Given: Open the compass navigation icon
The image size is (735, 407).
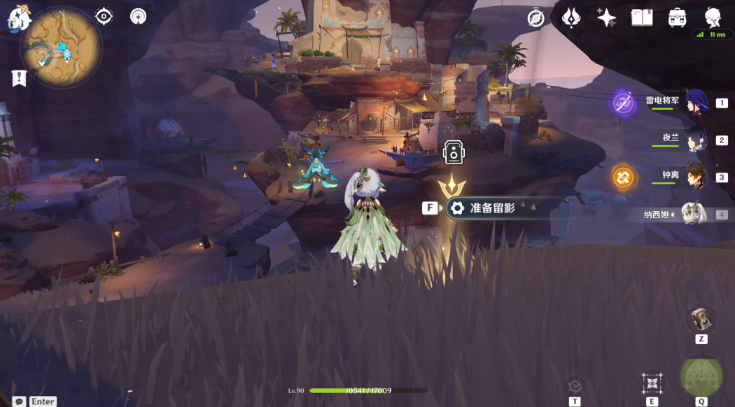Looking at the screenshot, I should click(x=537, y=17).
